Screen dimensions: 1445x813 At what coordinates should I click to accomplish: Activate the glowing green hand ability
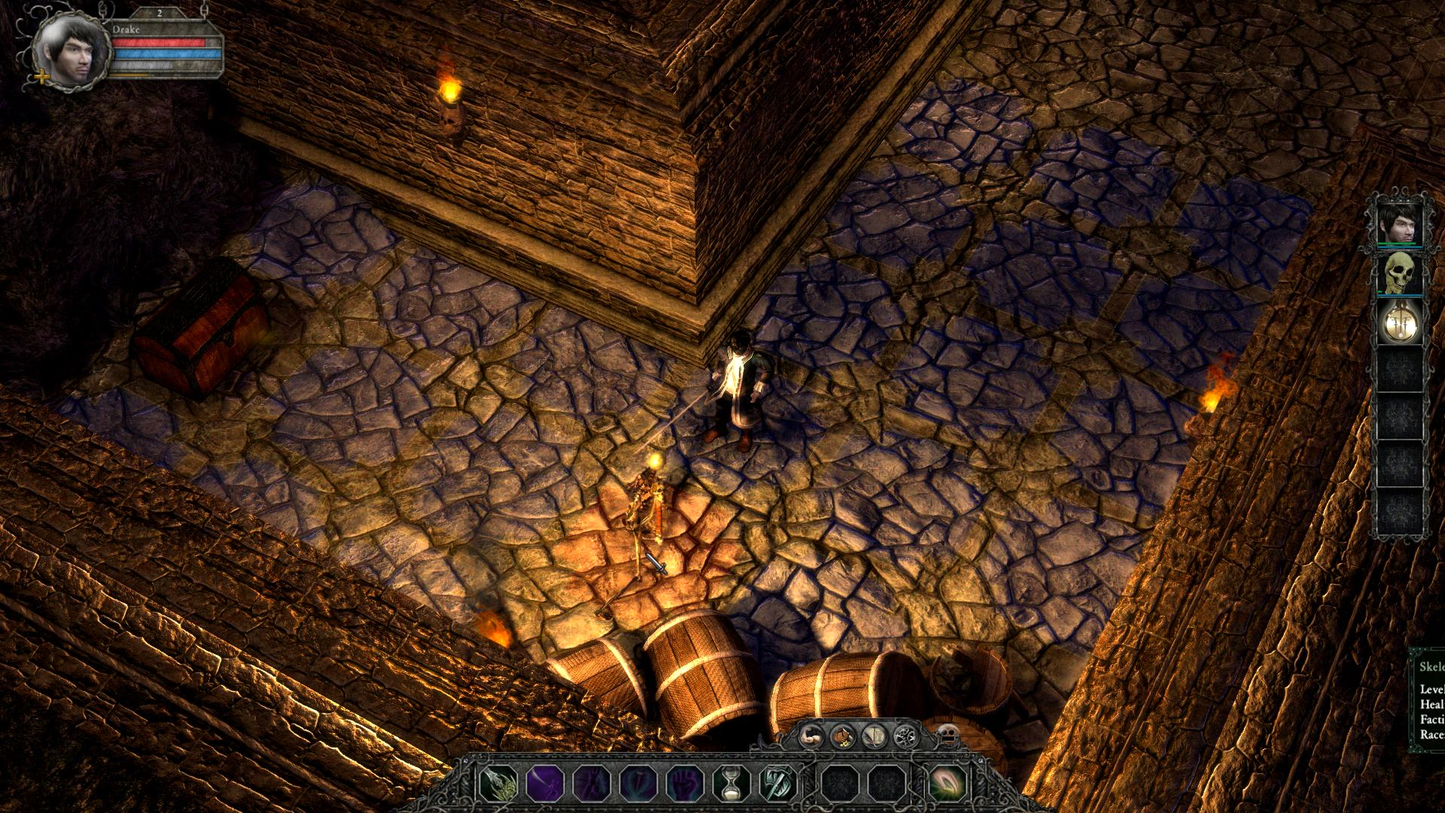(x=947, y=783)
